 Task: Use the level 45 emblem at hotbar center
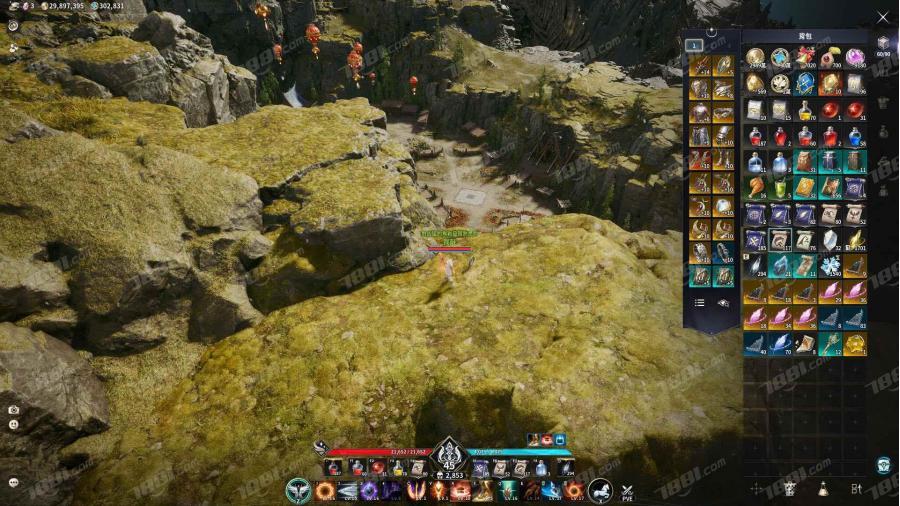(449, 456)
